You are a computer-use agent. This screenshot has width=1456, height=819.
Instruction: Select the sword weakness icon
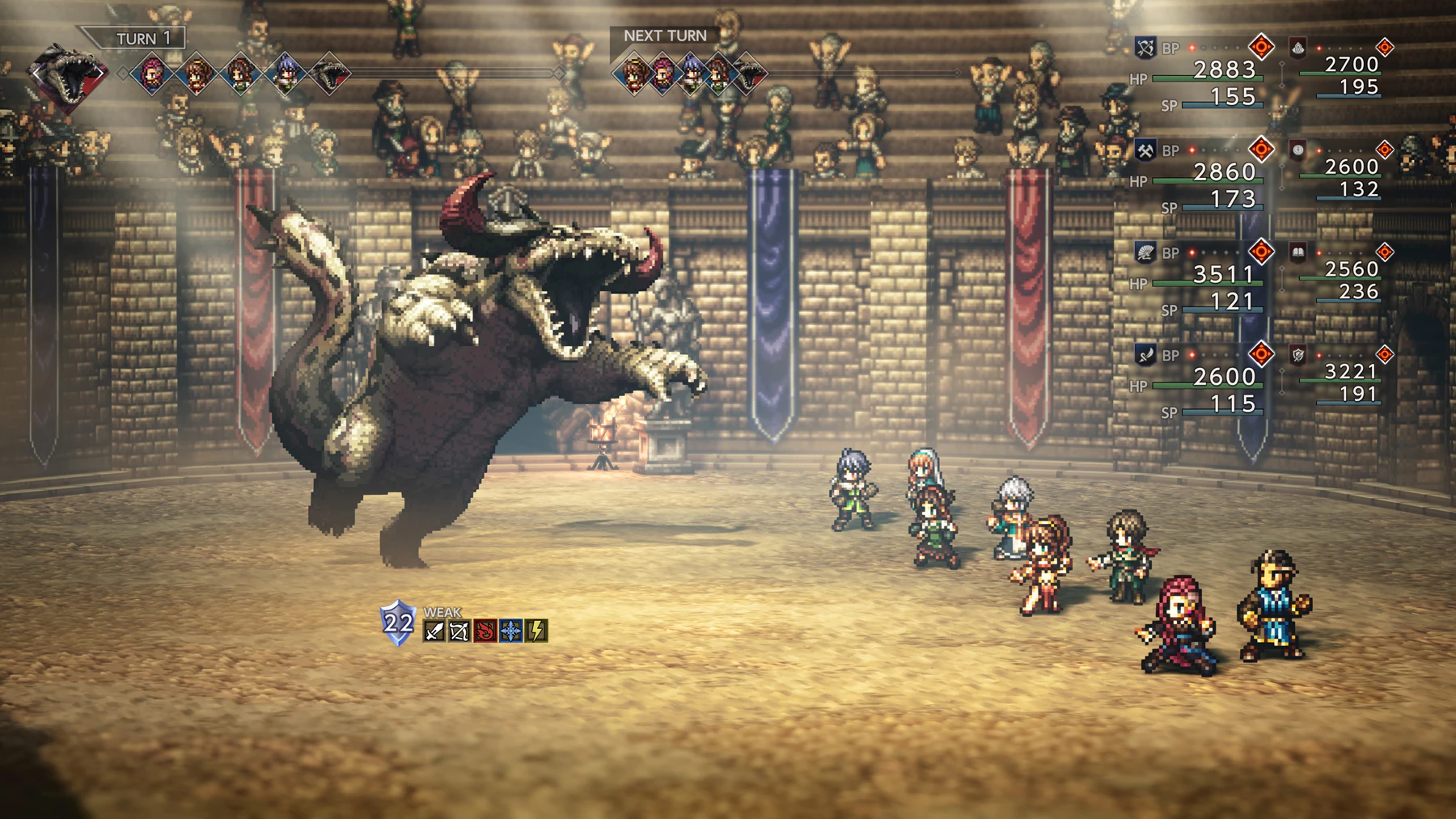434,631
